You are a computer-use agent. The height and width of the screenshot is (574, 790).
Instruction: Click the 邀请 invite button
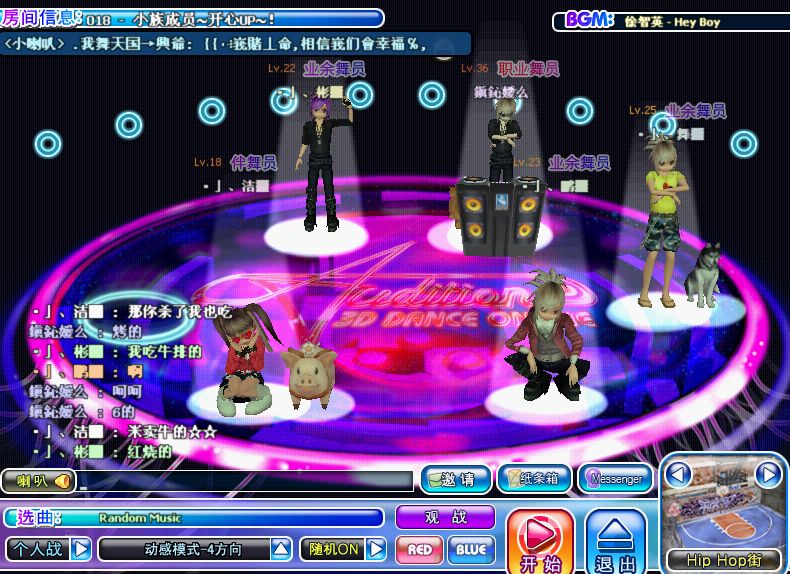[455, 479]
